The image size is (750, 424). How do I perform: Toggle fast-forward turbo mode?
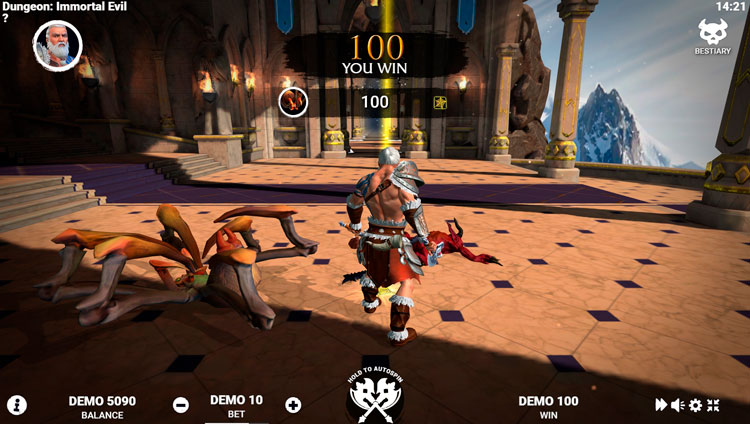click(x=661, y=405)
